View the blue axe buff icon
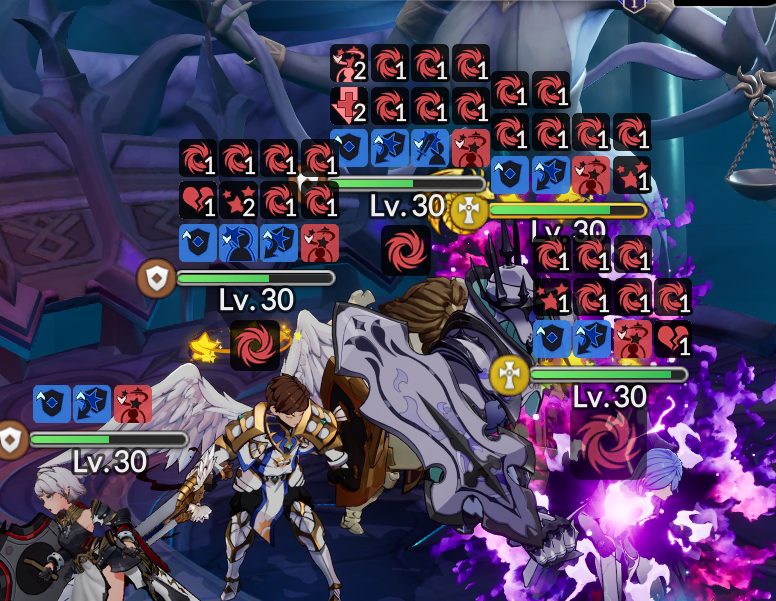This screenshot has height=601, width=776. [430, 147]
